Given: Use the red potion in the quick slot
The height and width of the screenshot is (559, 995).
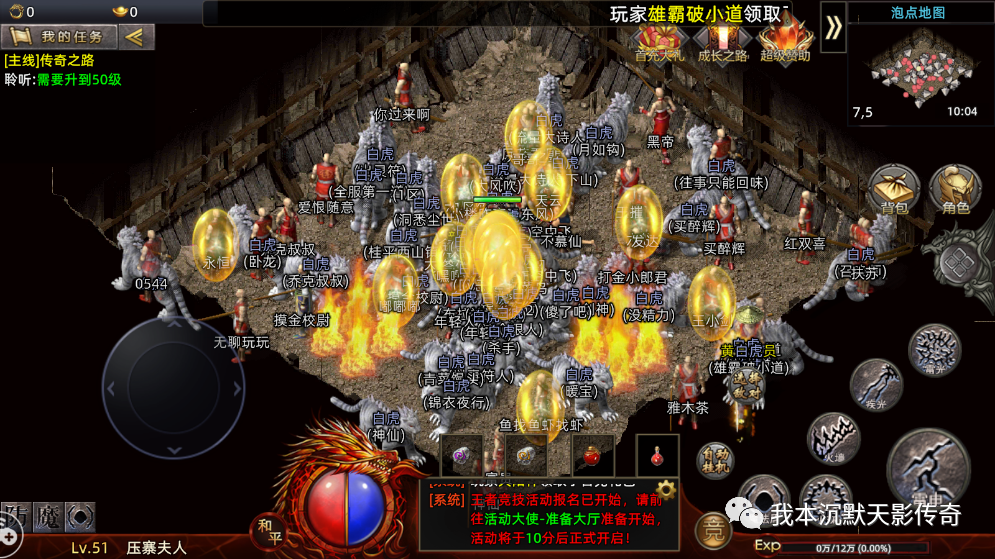Looking at the screenshot, I should (x=592, y=456).
